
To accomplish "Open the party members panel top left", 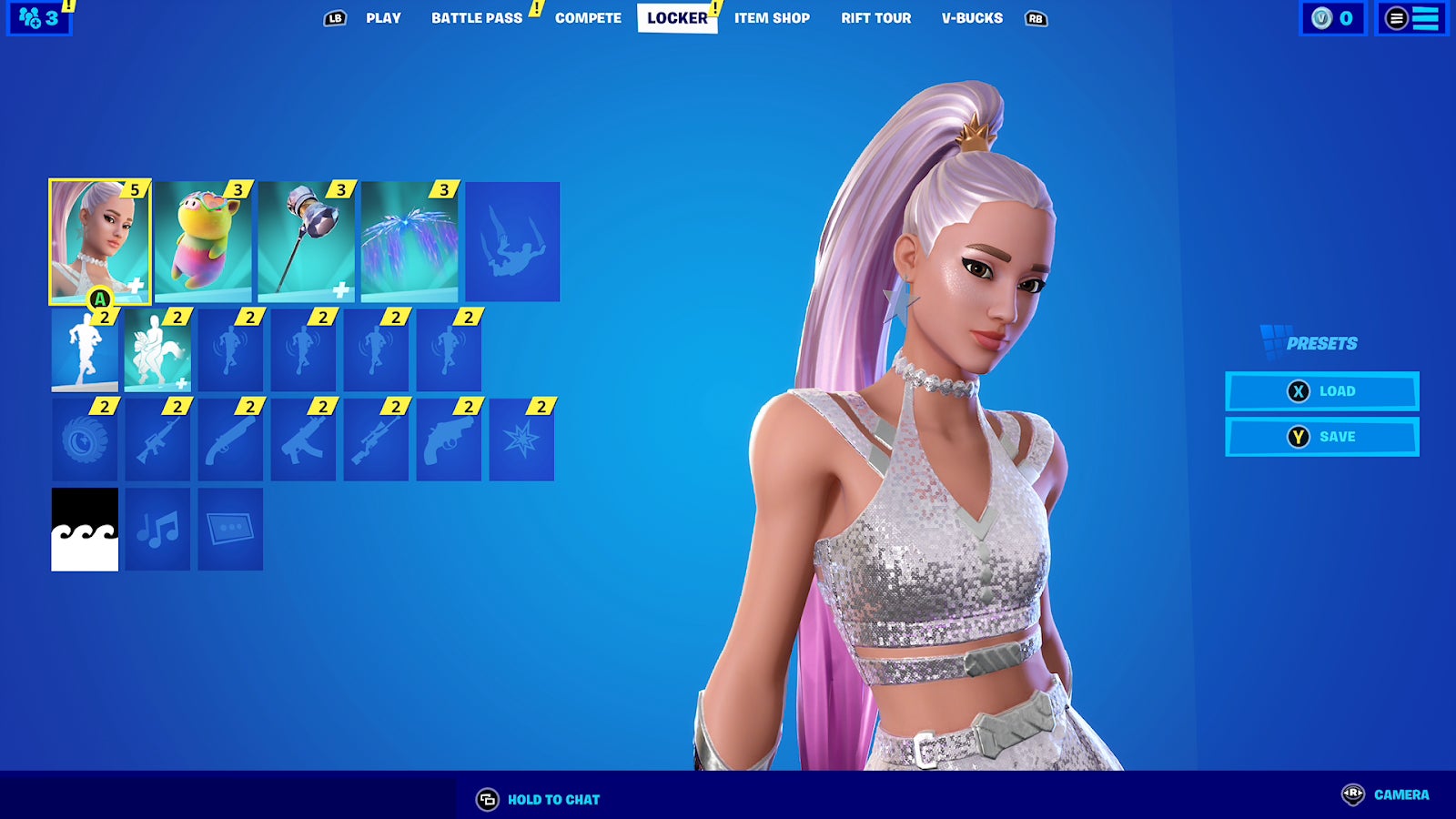I will pyautogui.click(x=40, y=18).
